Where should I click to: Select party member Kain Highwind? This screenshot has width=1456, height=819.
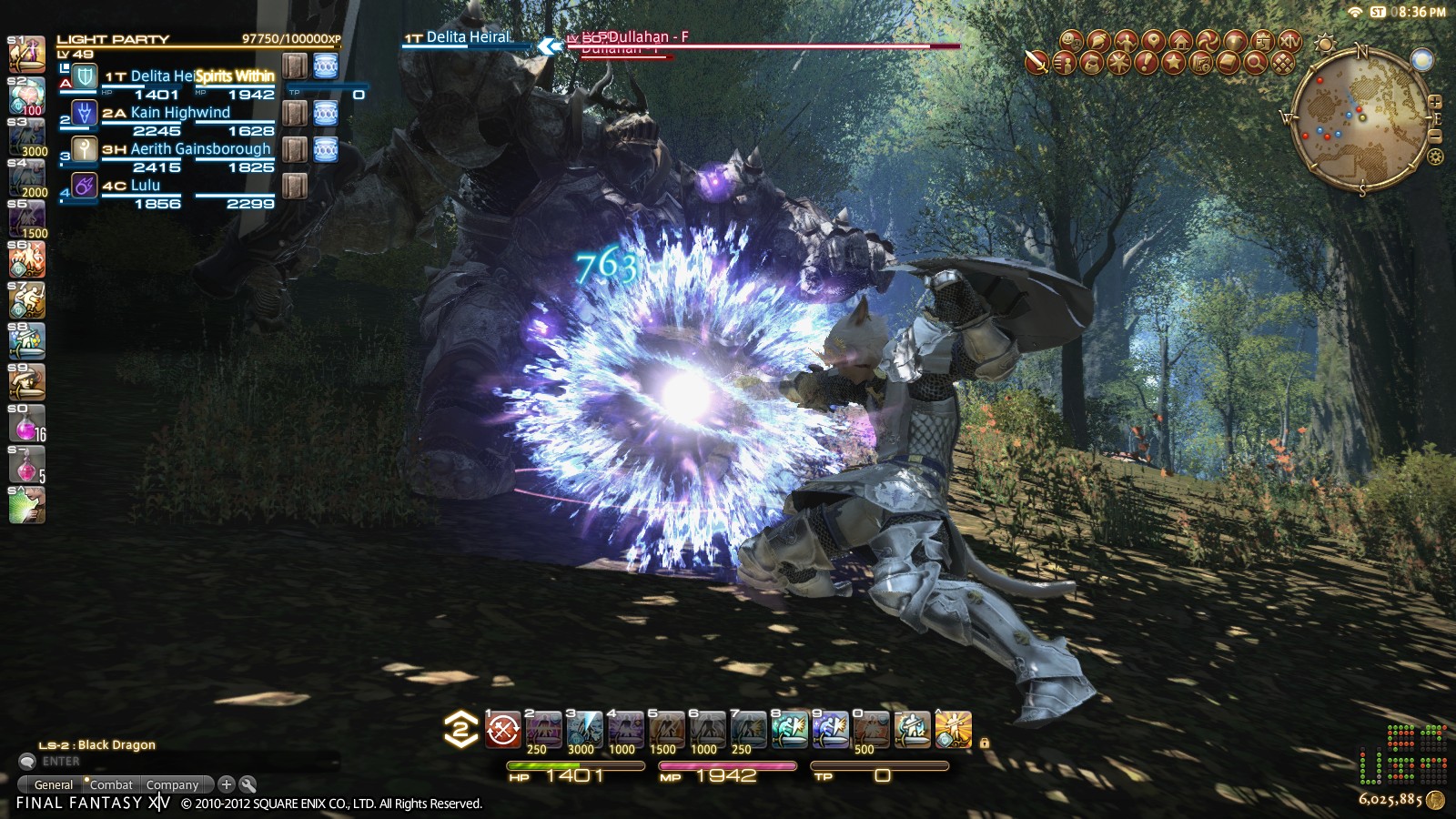pyautogui.click(x=180, y=113)
